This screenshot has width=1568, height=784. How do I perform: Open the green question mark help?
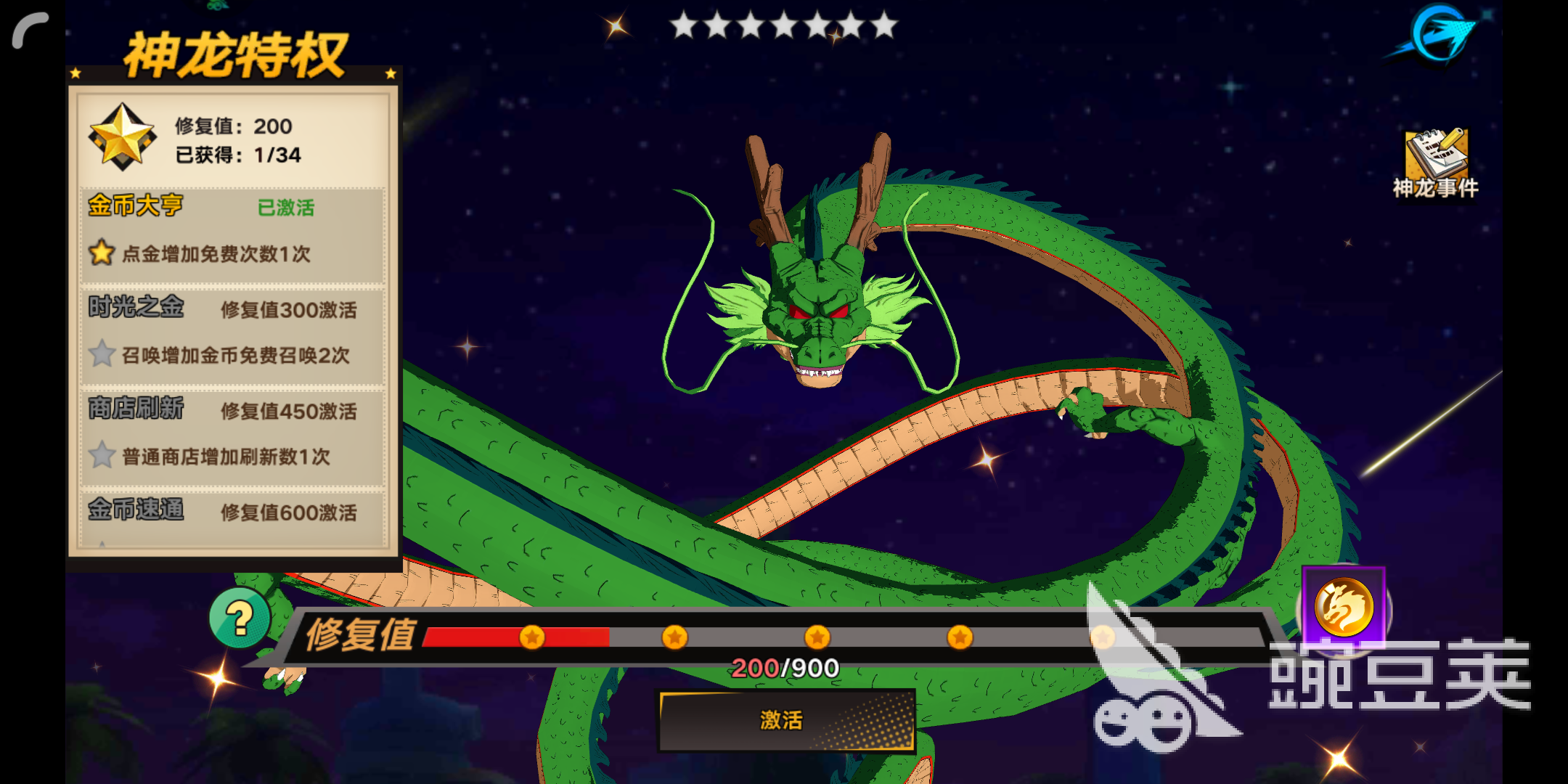coord(240,618)
